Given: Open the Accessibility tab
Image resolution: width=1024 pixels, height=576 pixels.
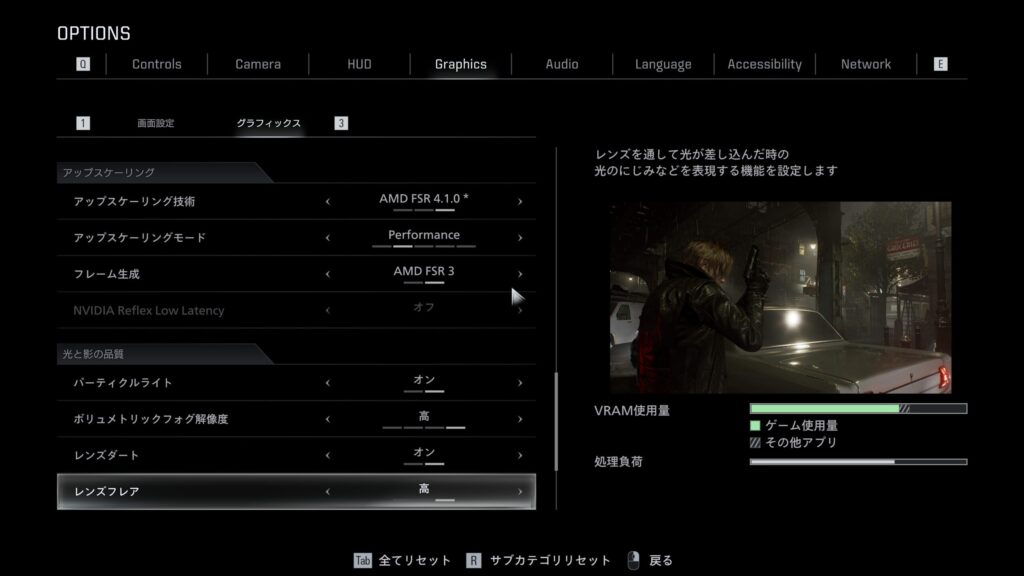Looking at the screenshot, I should (764, 64).
